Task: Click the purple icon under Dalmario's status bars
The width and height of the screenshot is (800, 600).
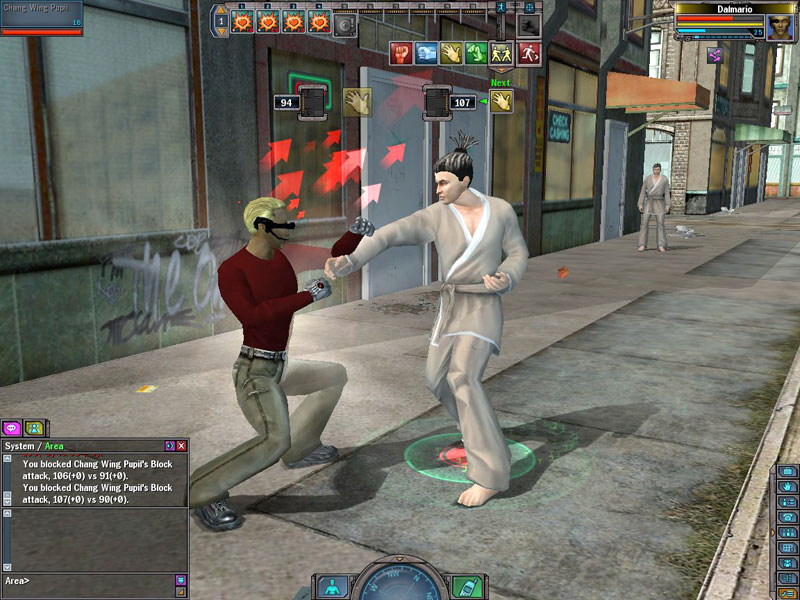Action: pos(716,56)
